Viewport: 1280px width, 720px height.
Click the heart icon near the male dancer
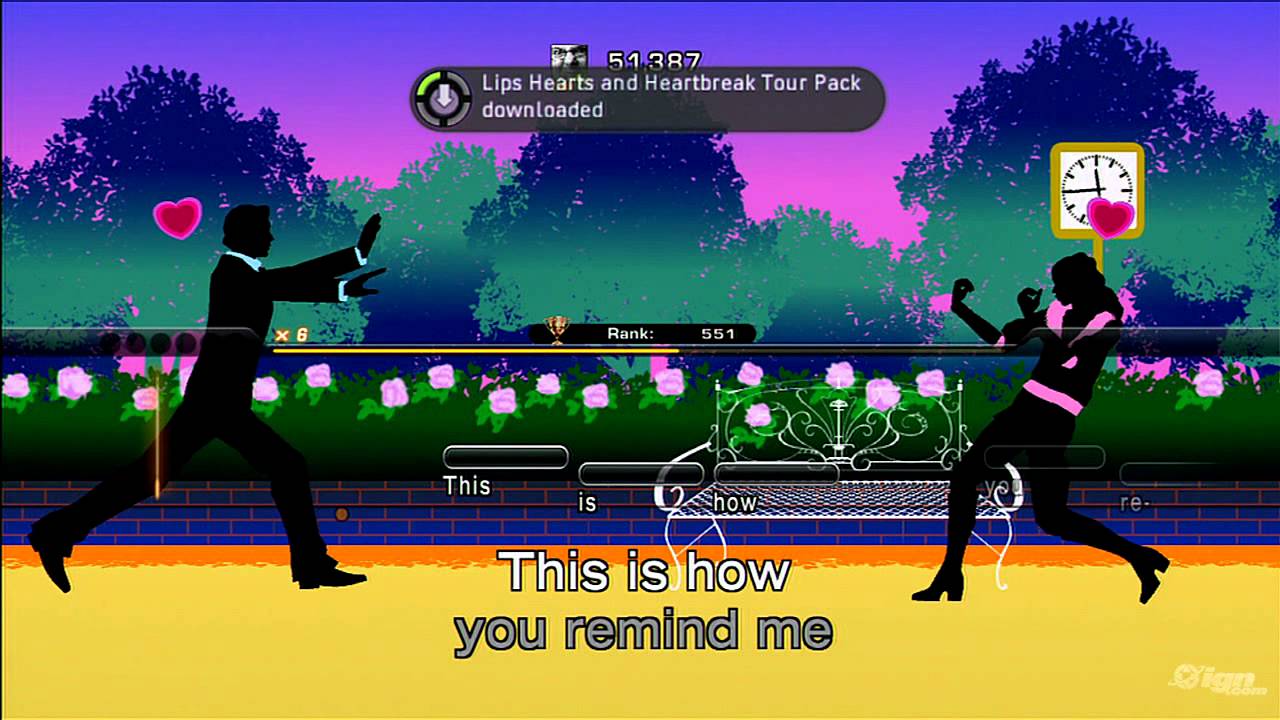click(x=178, y=218)
